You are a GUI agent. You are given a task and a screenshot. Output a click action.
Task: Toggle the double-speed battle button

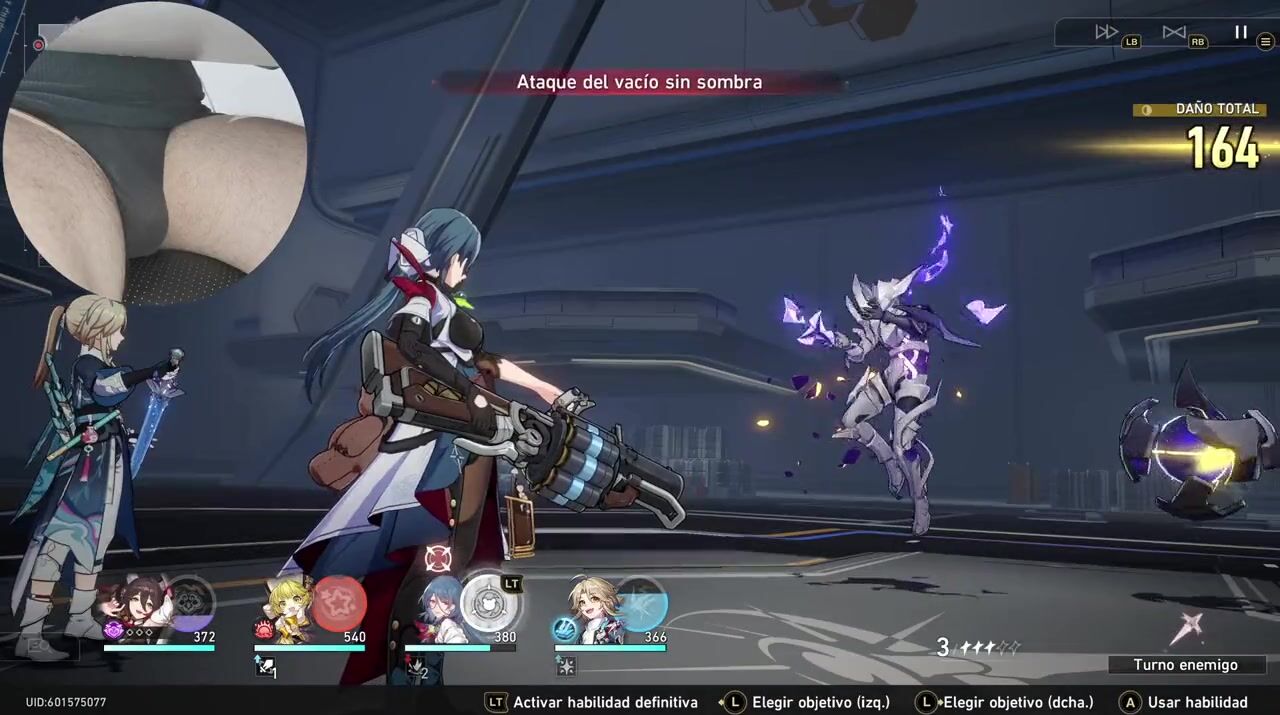[1106, 32]
